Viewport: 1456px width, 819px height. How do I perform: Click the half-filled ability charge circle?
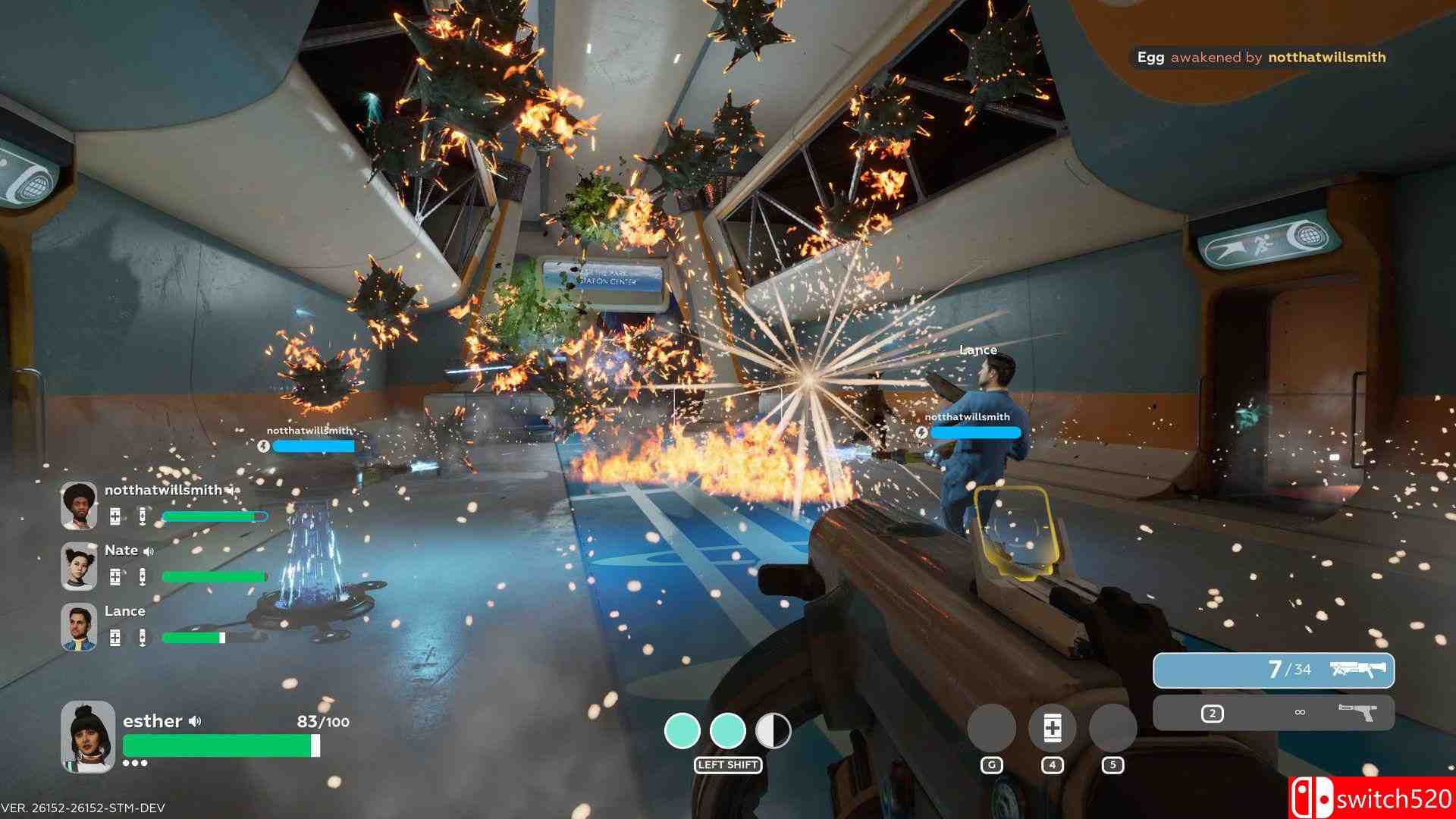tap(773, 731)
